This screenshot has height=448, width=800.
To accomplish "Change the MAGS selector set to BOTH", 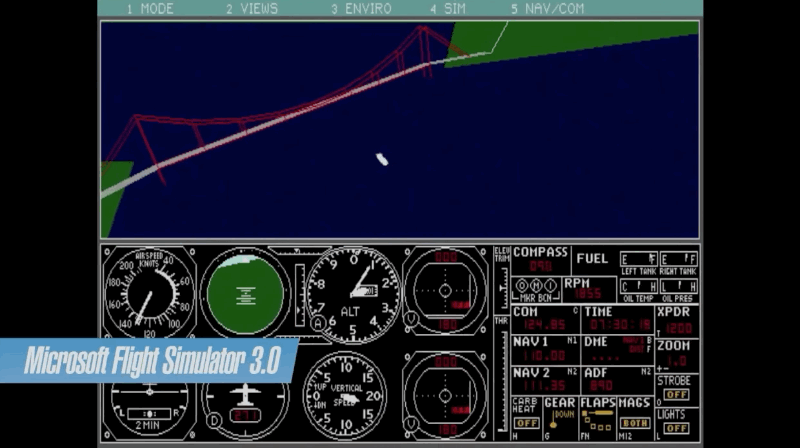I will (x=634, y=423).
